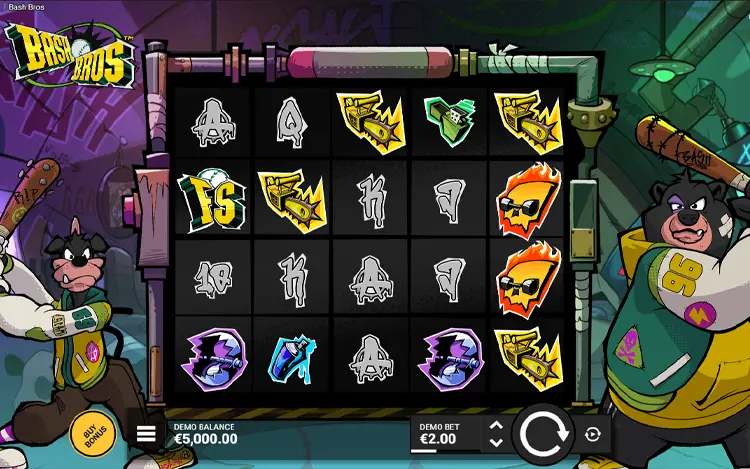The image size is (750, 469).
Task: Decrease the demo bet with the down arrow
Action: 496,442
